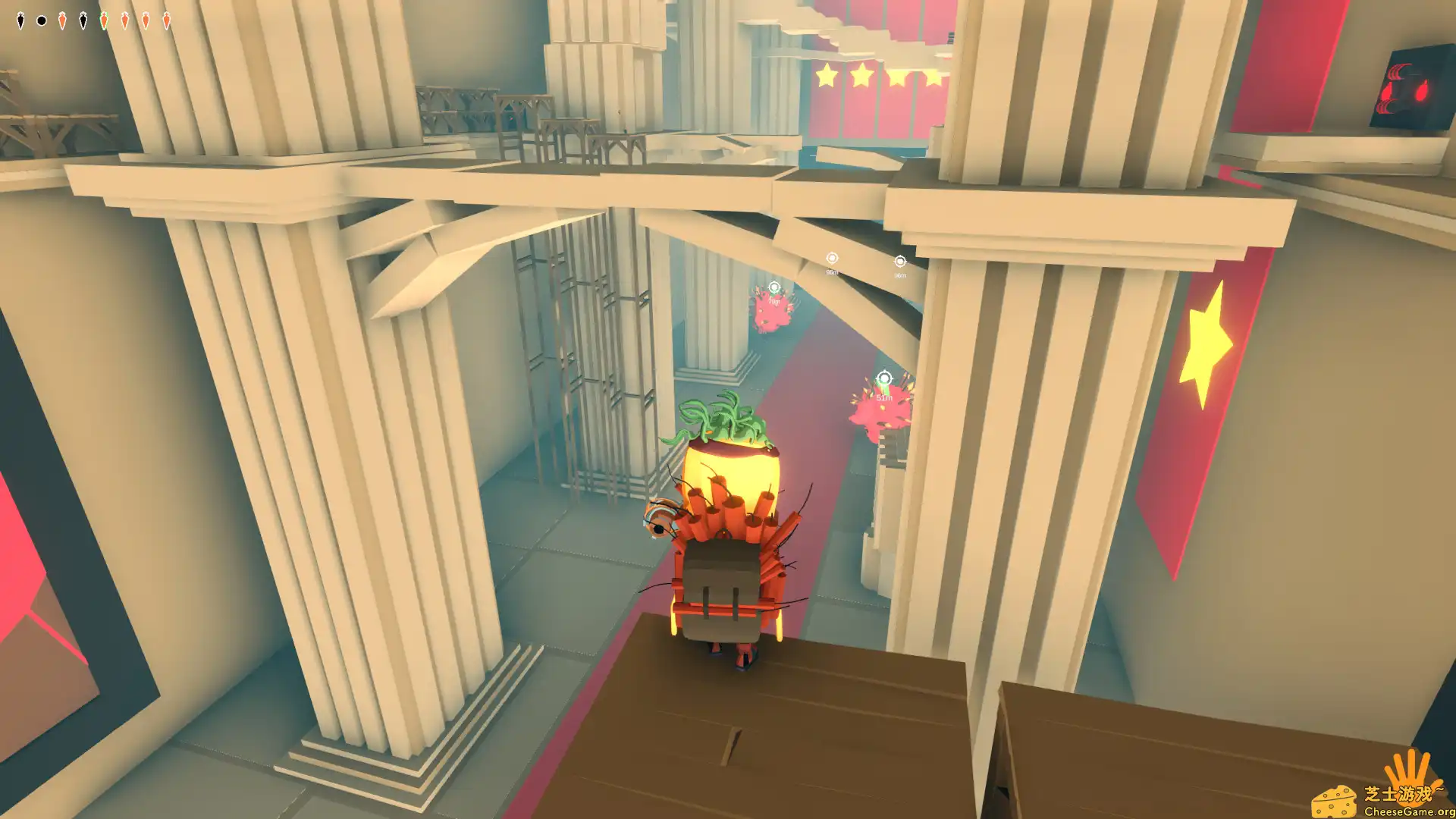Click the leftmost star on striped banner
This screenshot has width=1456, height=819.
tap(826, 74)
